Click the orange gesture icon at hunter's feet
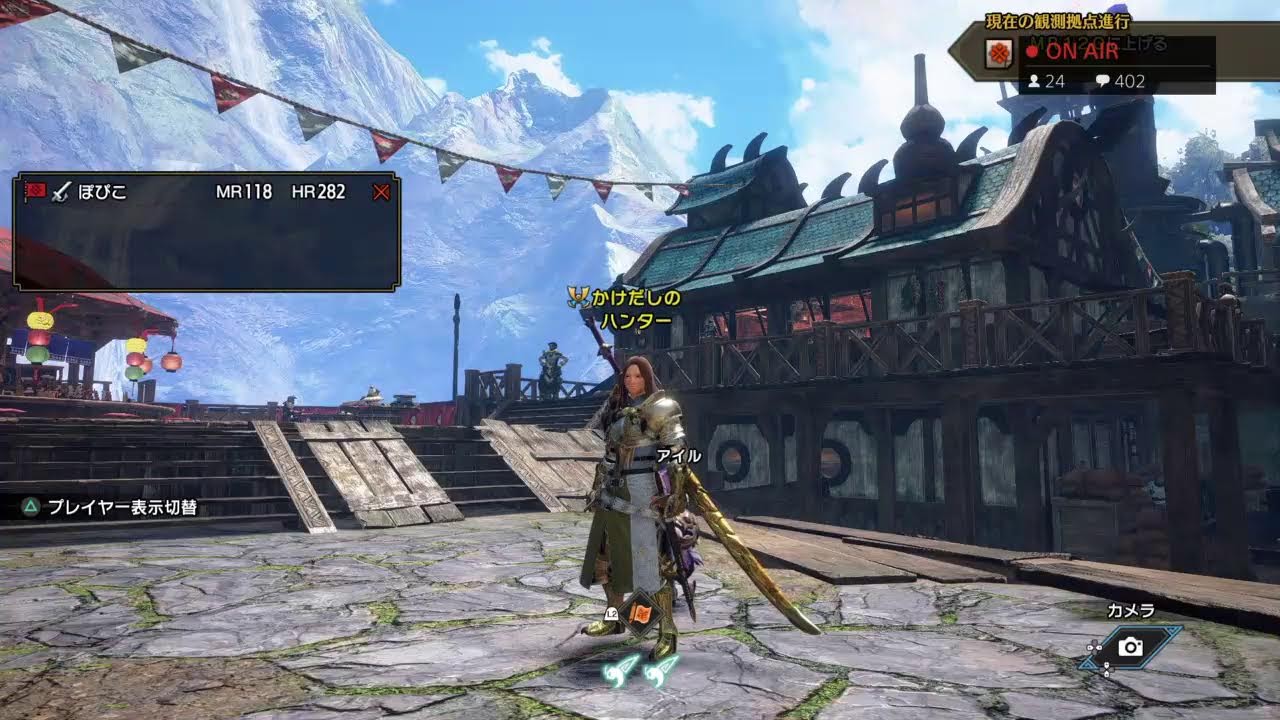Image resolution: width=1280 pixels, height=720 pixels. click(x=641, y=612)
